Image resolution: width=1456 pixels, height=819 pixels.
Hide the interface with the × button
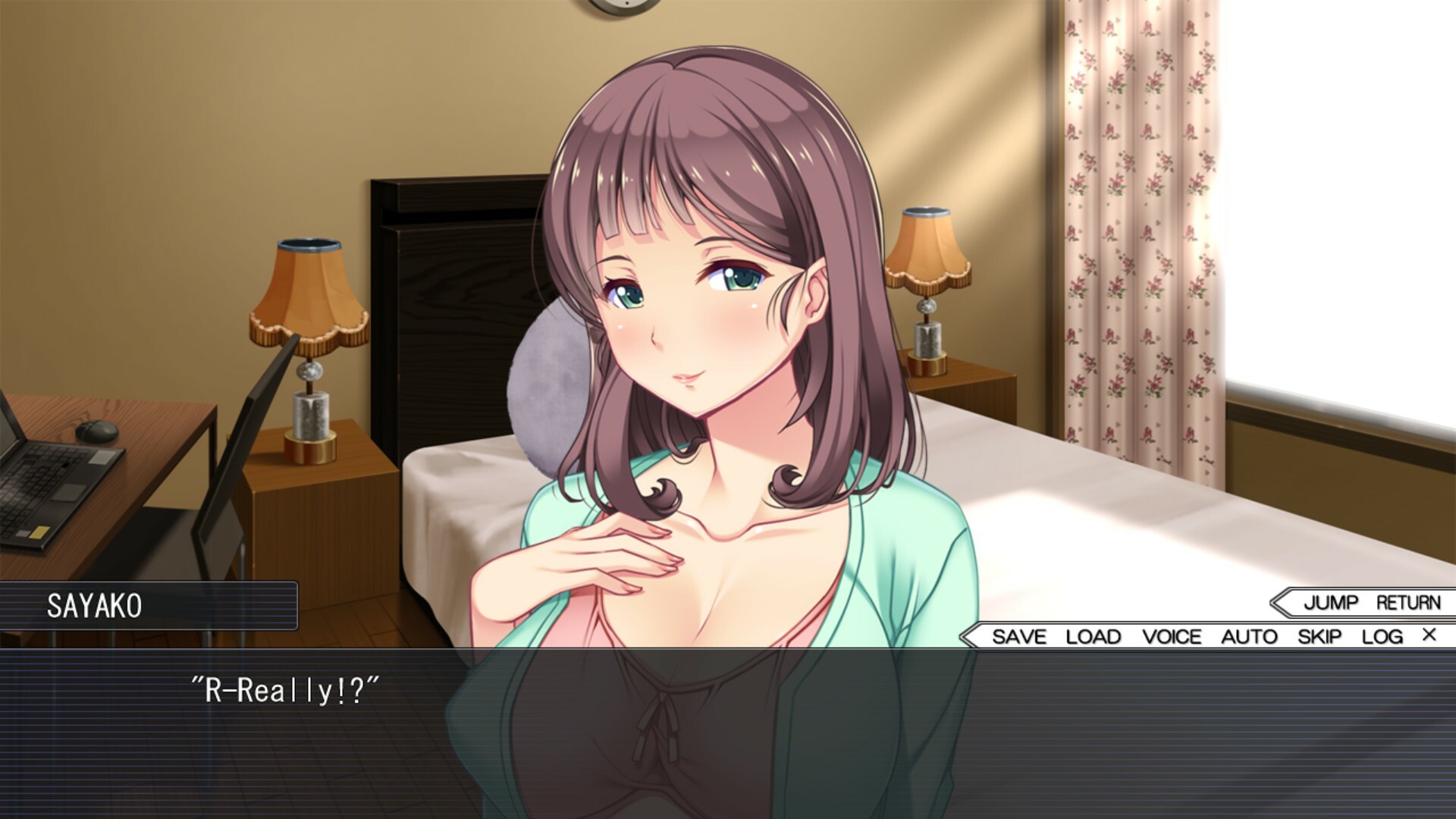click(1430, 637)
